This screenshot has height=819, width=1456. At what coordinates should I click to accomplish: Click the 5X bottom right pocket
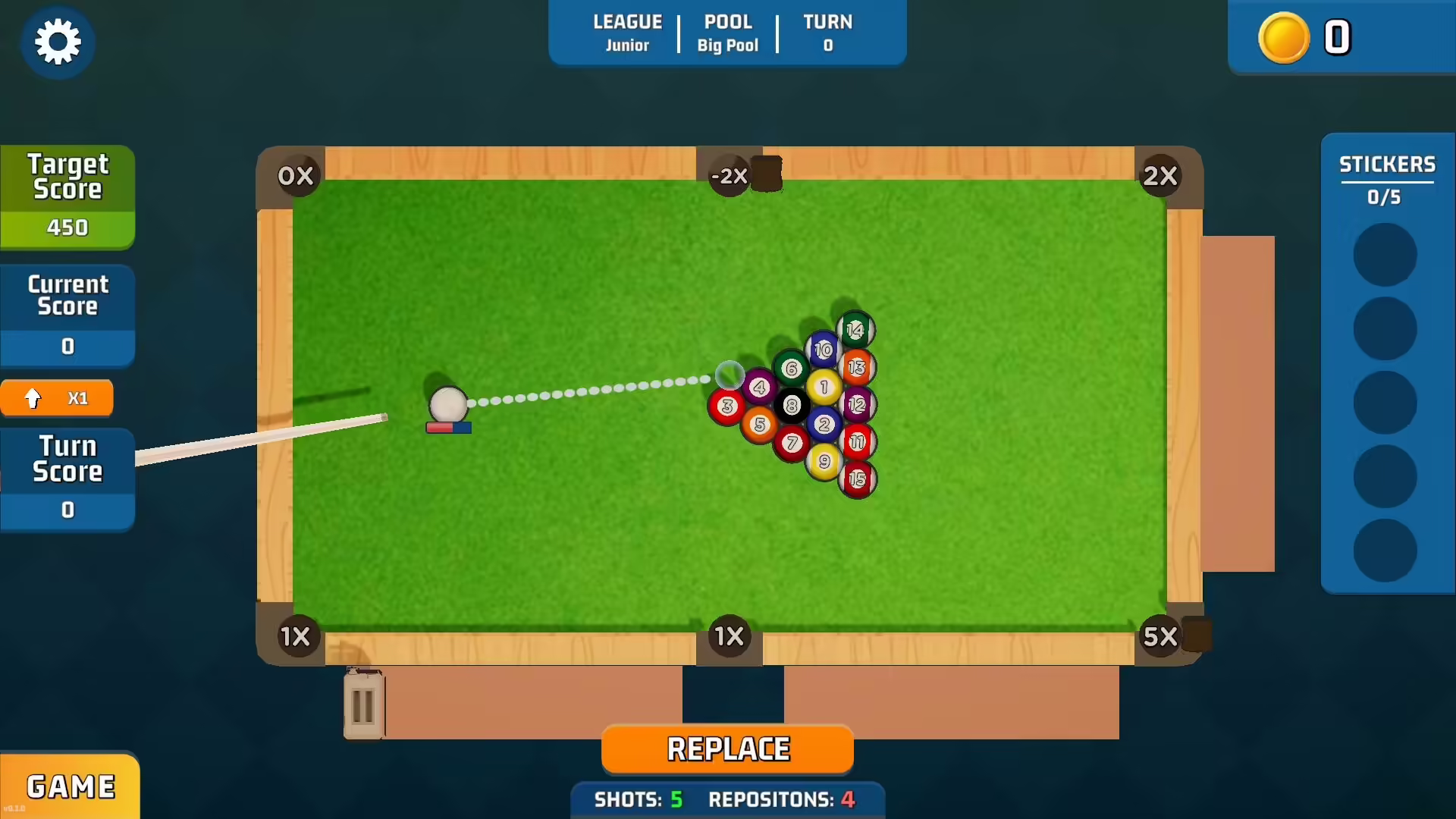pos(1163,637)
